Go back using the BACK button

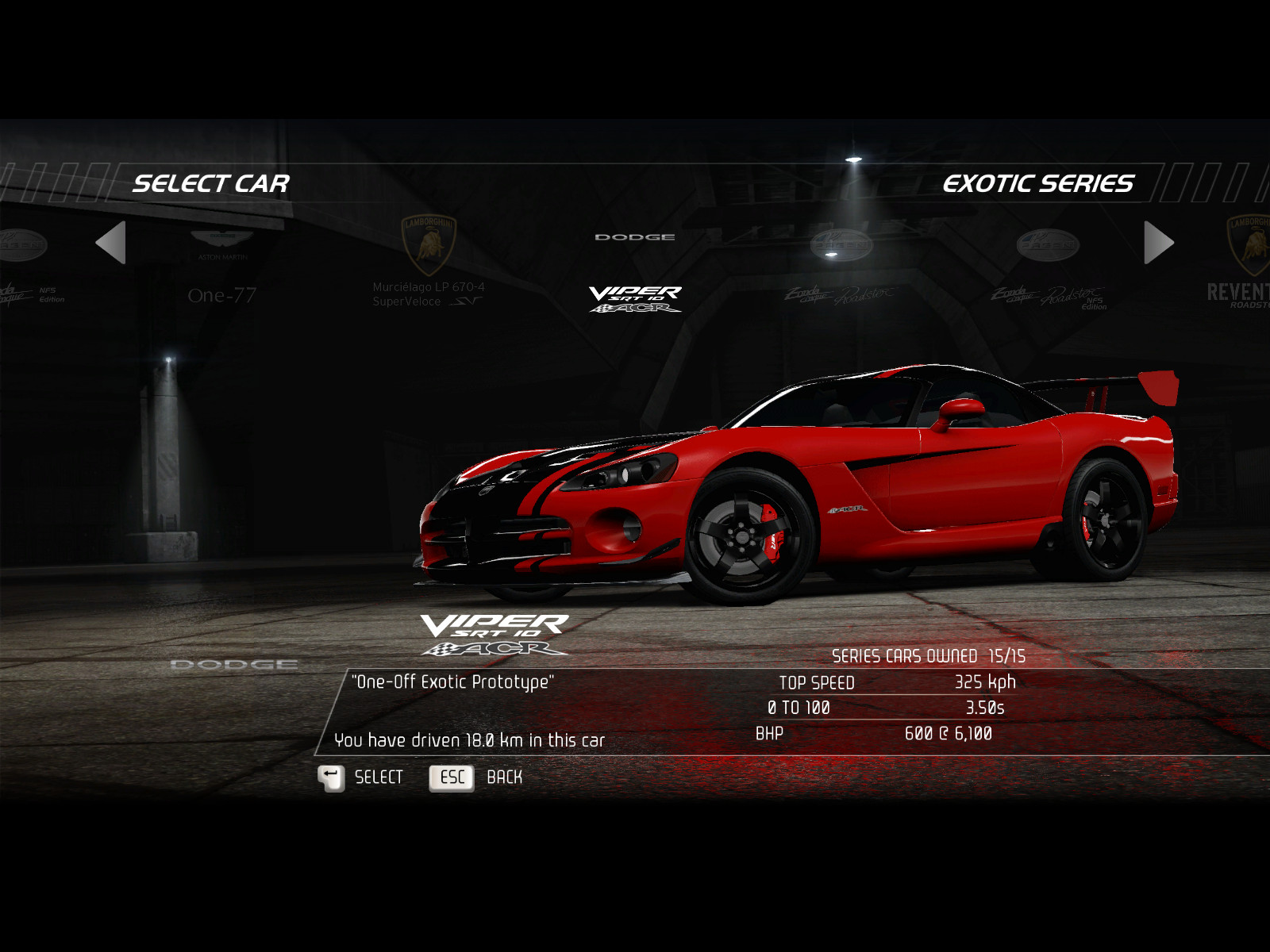(476, 778)
